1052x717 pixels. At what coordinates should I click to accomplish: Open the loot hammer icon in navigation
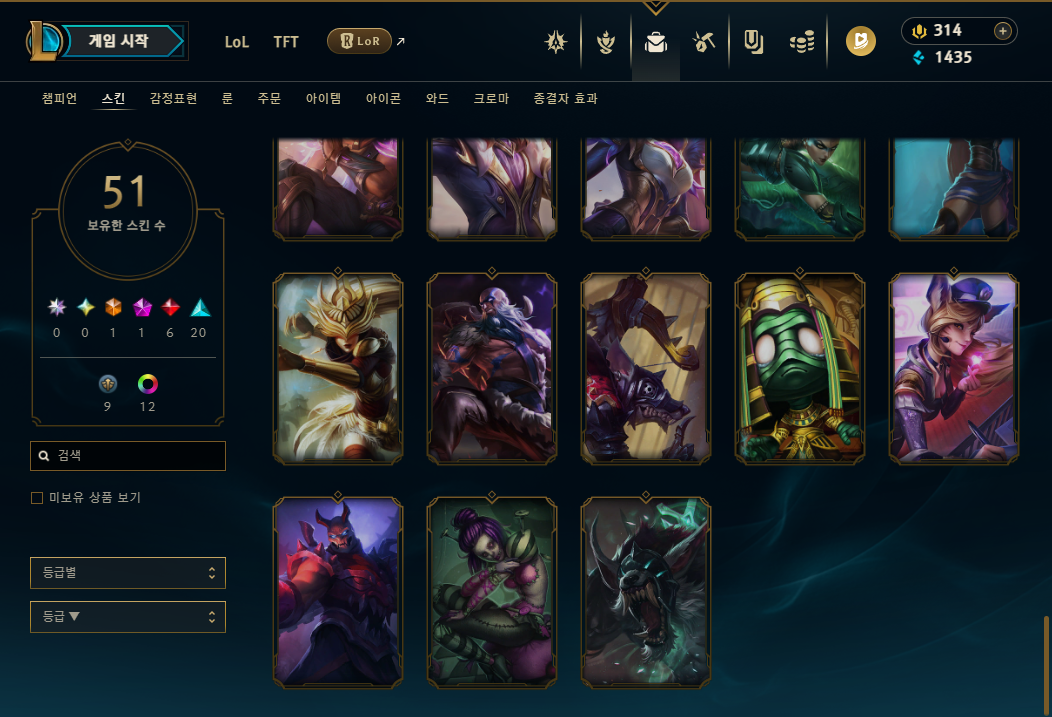click(x=703, y=42)
